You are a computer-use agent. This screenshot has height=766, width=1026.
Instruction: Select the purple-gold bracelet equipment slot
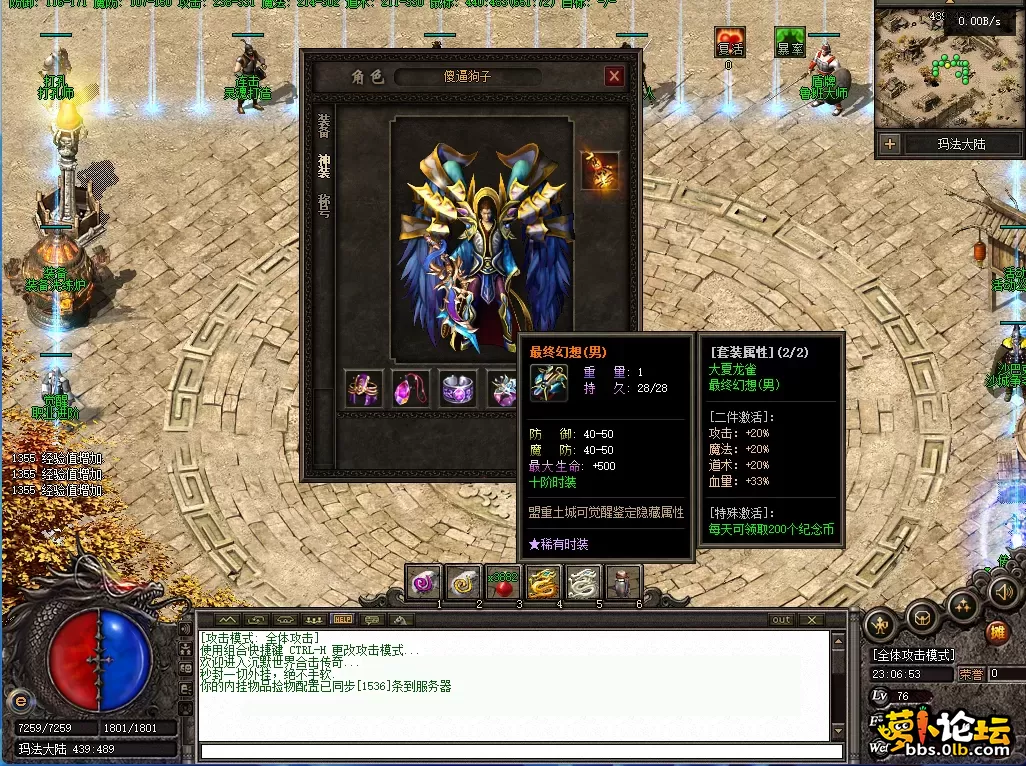point(364,388)
